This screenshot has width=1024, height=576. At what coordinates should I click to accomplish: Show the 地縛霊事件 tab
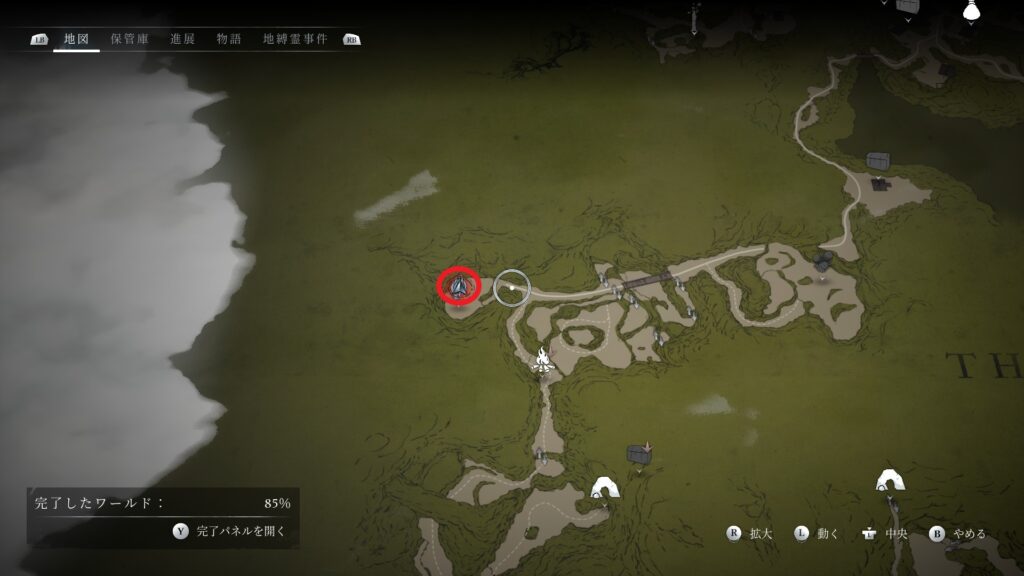point(295,39)
